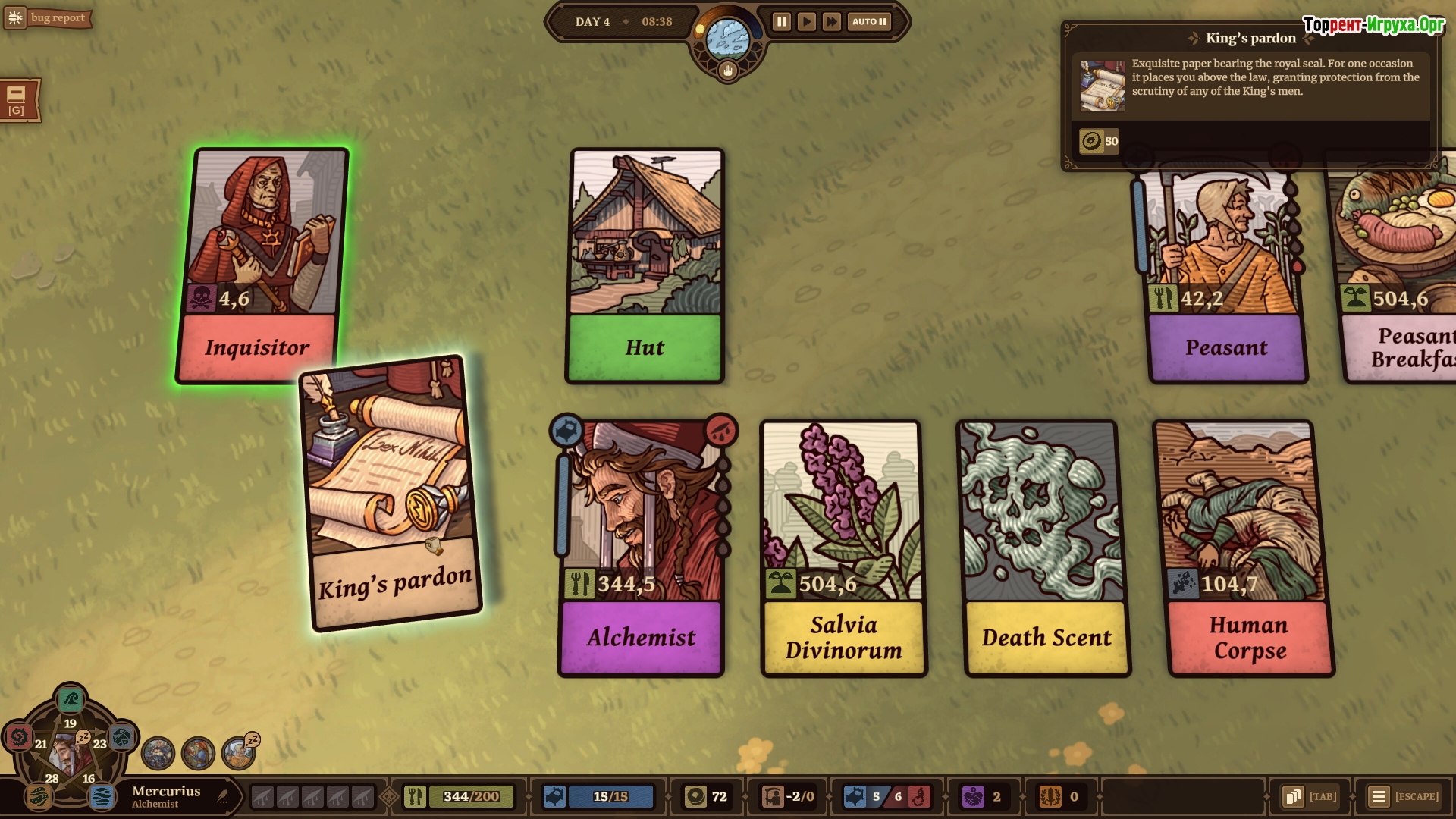This screenshot has height=819, width=1456.
Task: Click the hand icon under the weather dial
Action: point(728,71)
